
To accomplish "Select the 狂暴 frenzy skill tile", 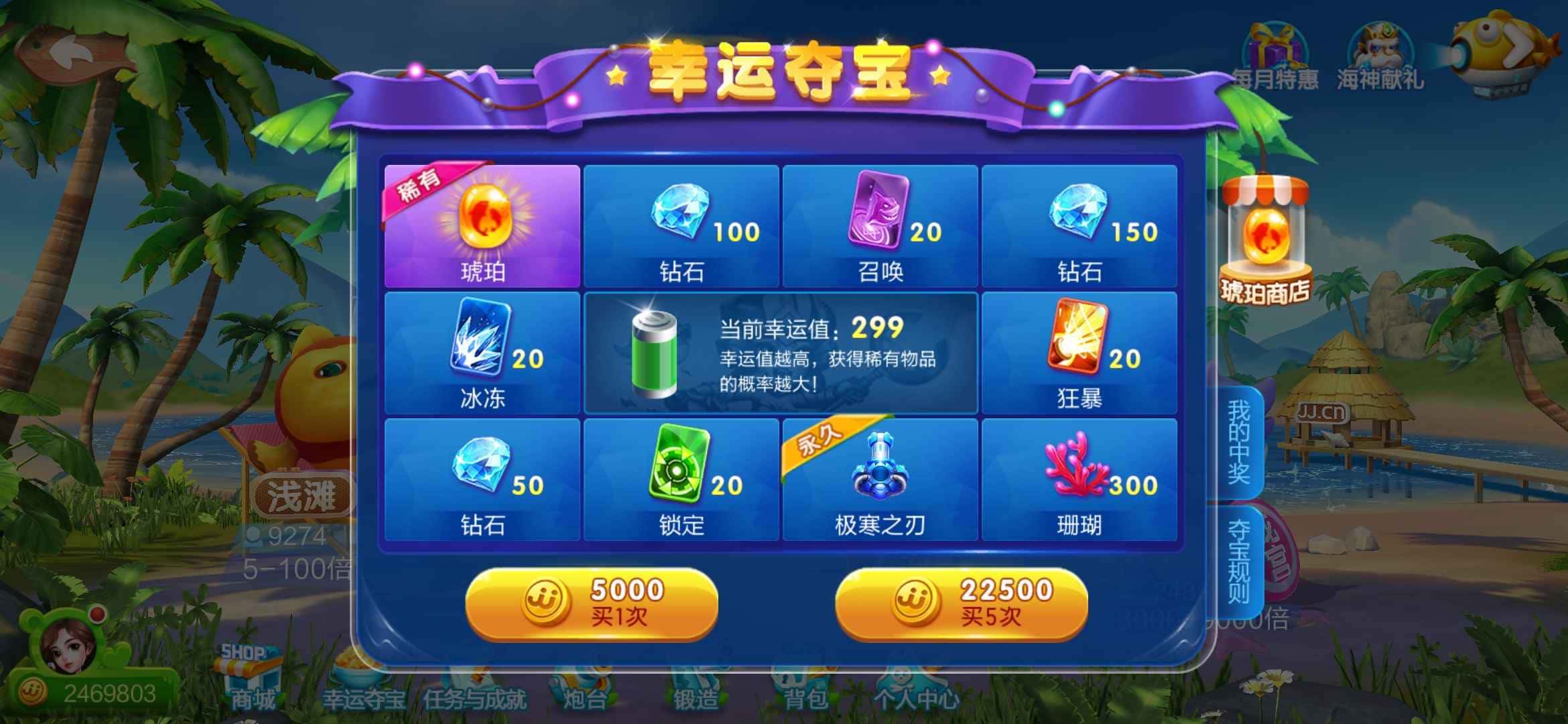I will click(x=1079, y=352).
